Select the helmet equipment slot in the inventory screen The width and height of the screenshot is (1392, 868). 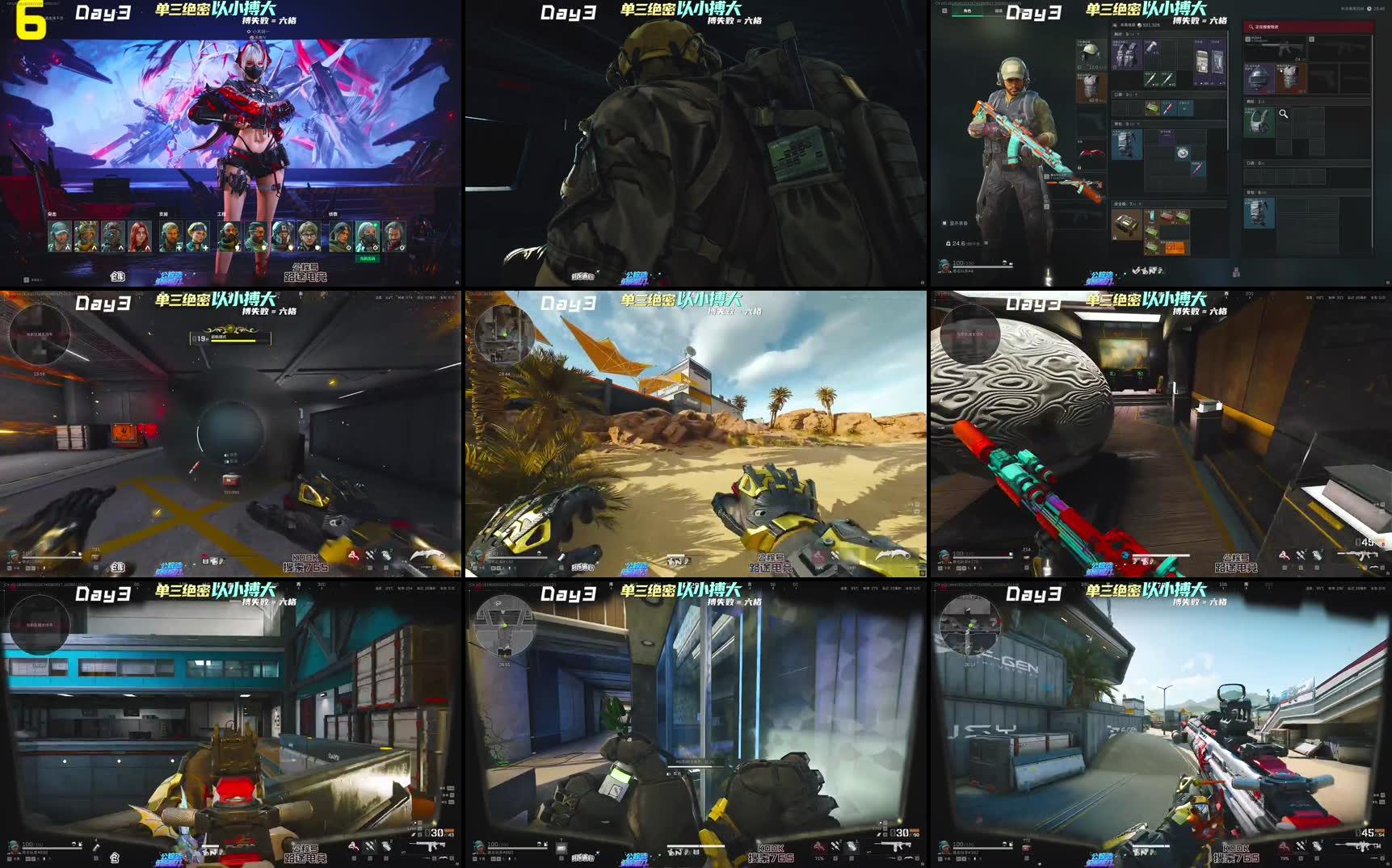[x=1090, y=53]
